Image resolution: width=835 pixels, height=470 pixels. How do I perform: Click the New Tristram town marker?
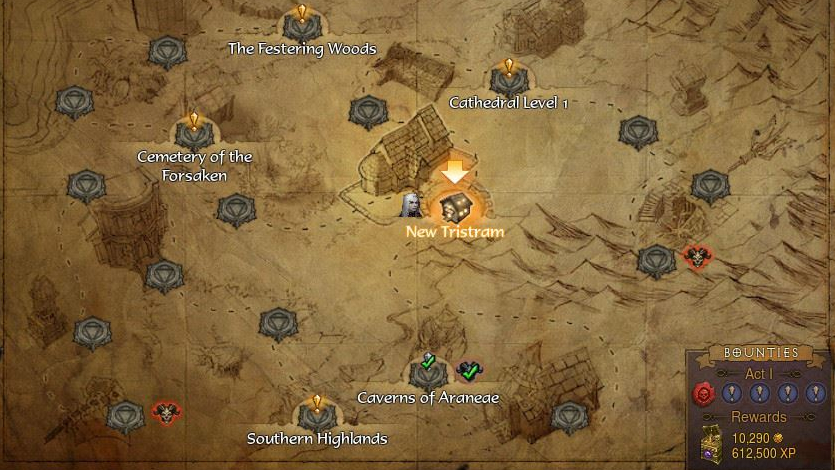[x=455, y=207]
